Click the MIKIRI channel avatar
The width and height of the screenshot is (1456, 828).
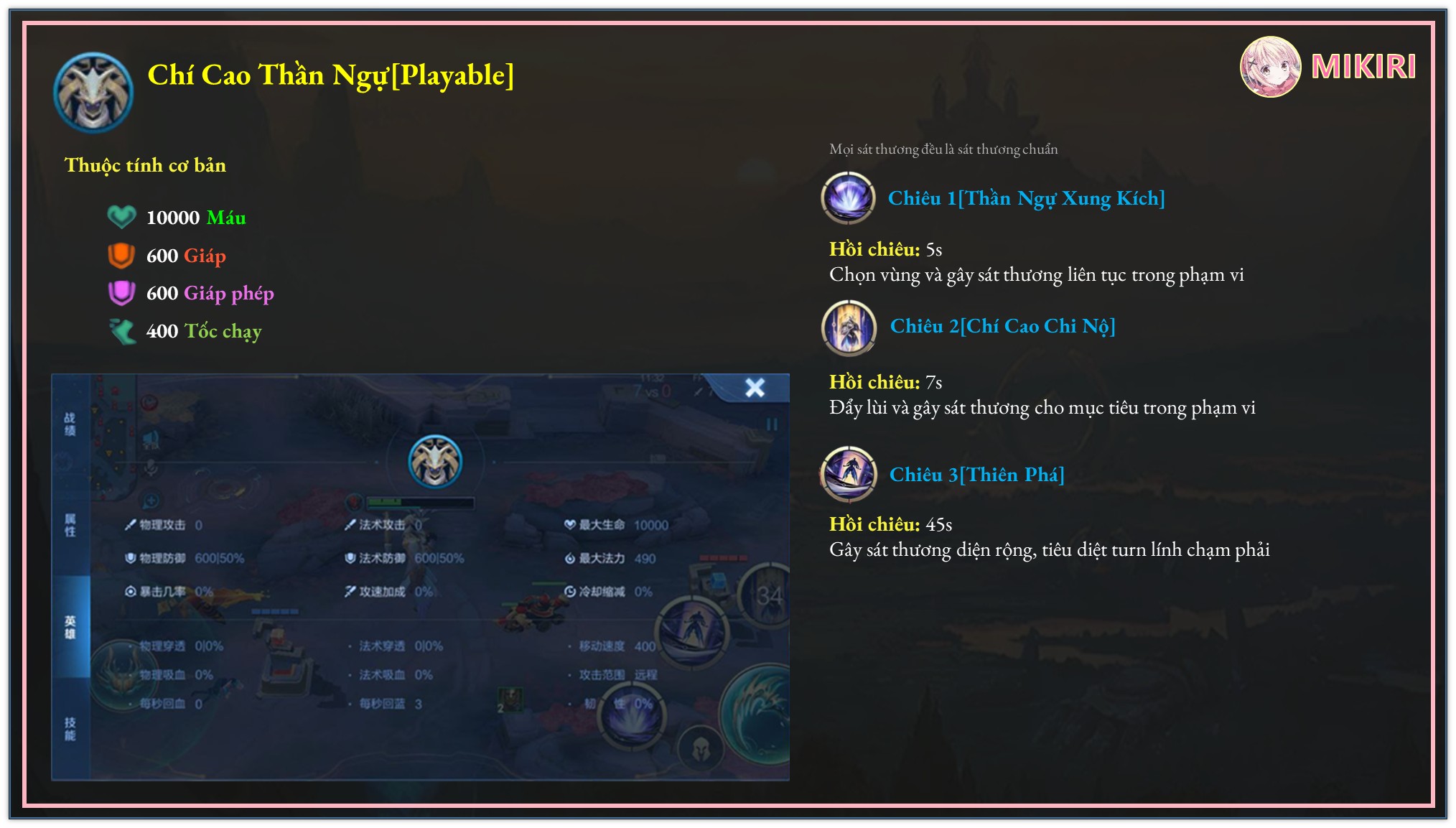pos(1270,67)
